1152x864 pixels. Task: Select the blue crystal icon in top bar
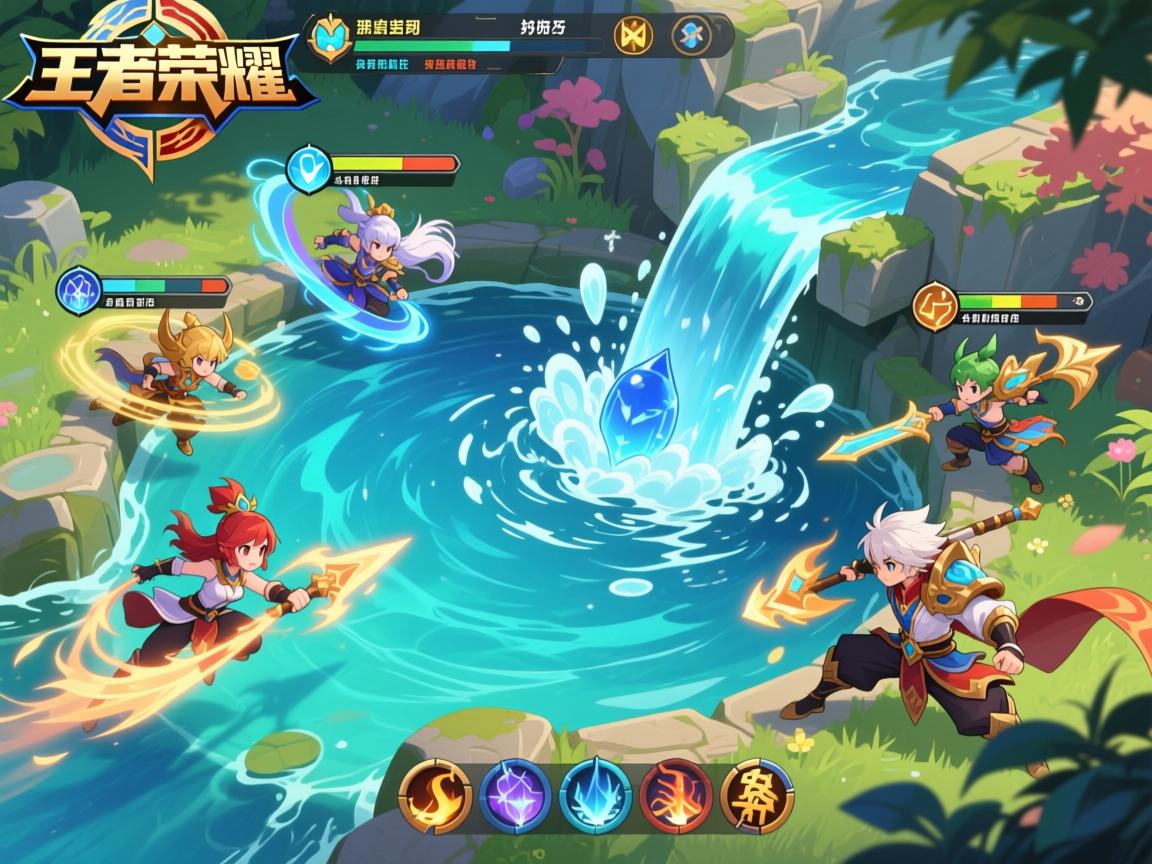[x=692, y=35]
